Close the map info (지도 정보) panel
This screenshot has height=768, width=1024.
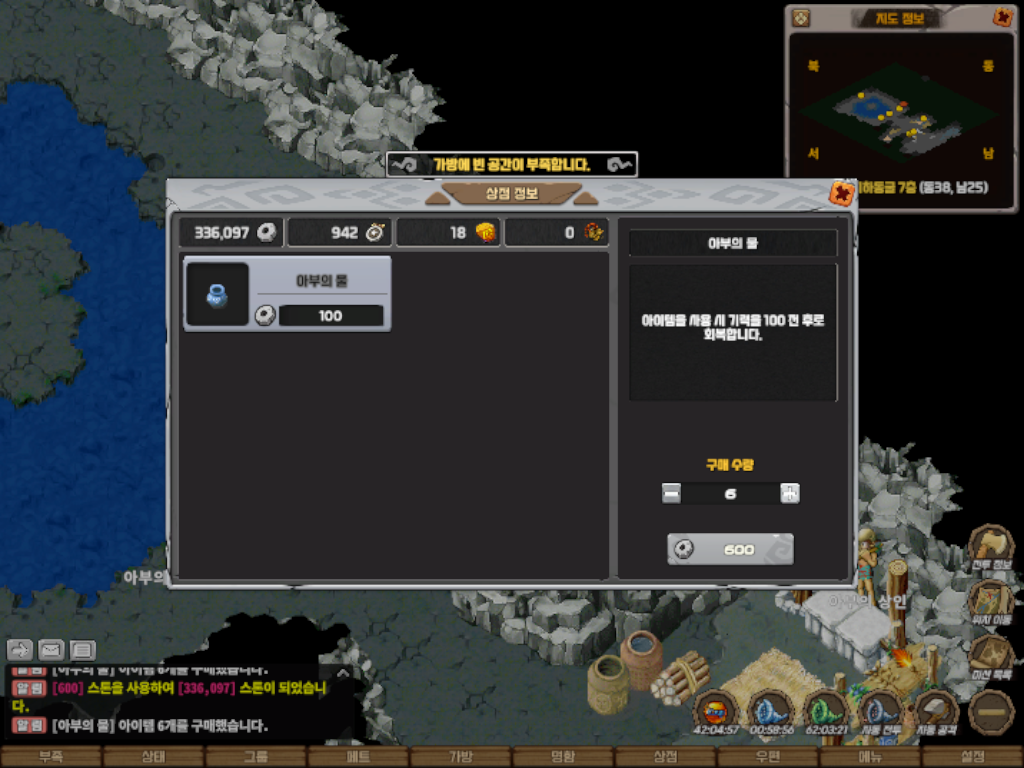1002,17
